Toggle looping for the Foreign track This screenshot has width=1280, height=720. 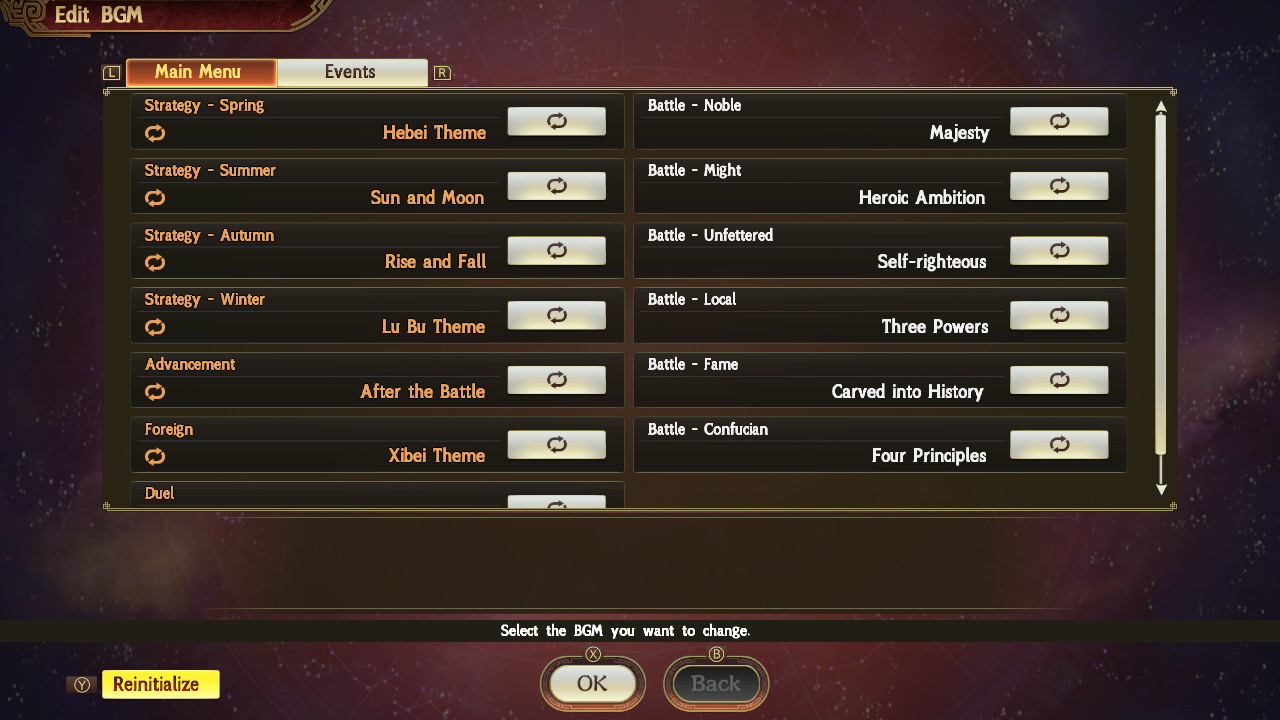[556, 444]
